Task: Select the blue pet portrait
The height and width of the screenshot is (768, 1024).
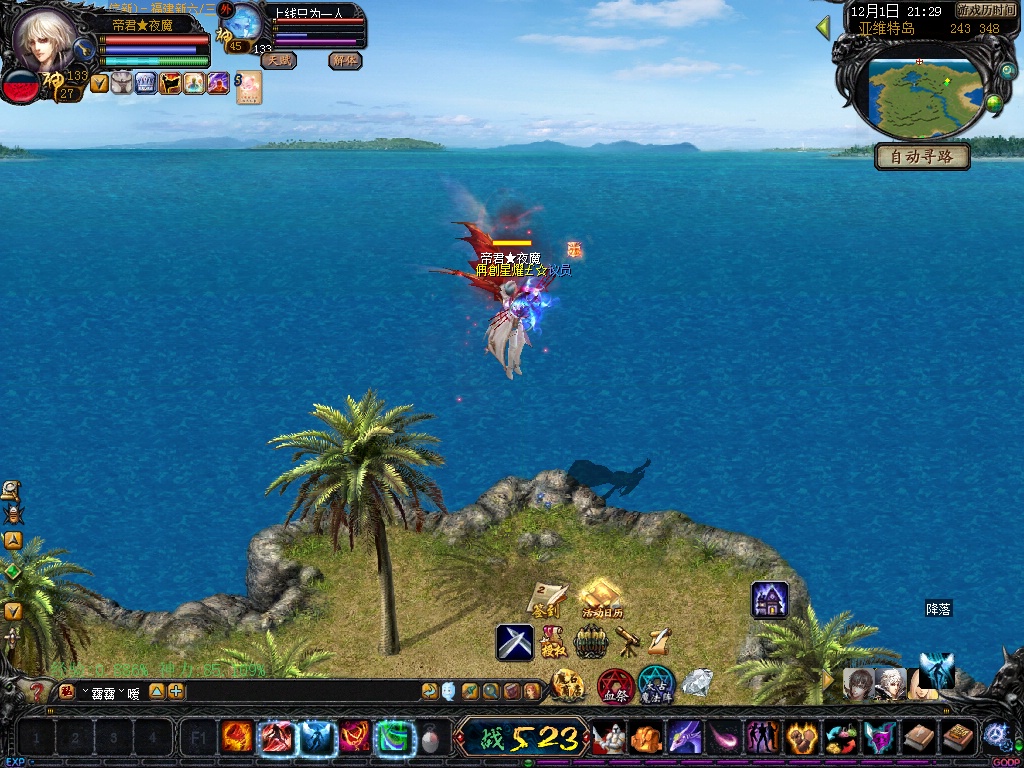Action: (x=242, y=22)
